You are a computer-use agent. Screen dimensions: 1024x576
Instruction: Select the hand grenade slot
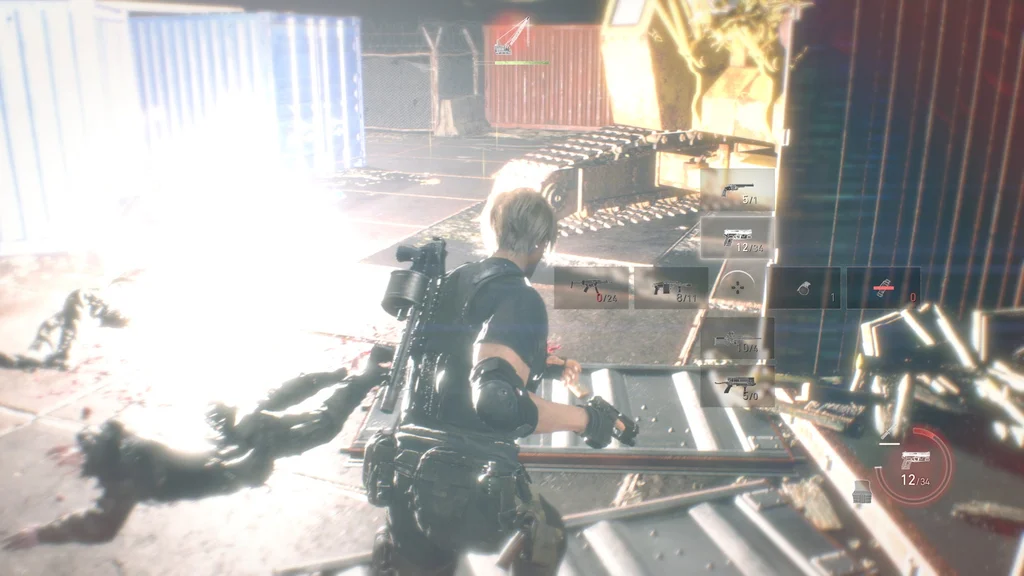804,287
